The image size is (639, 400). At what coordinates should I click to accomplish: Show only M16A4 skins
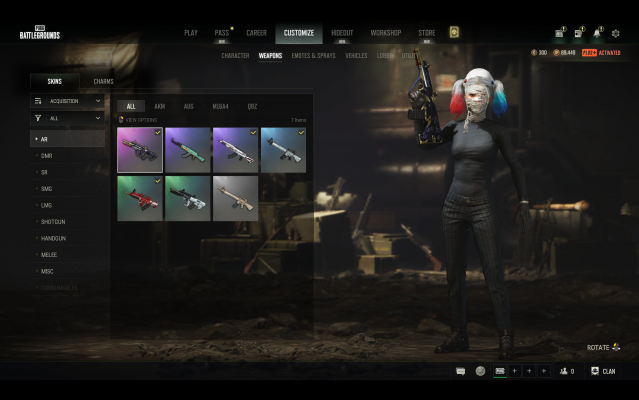click(220, 106)
